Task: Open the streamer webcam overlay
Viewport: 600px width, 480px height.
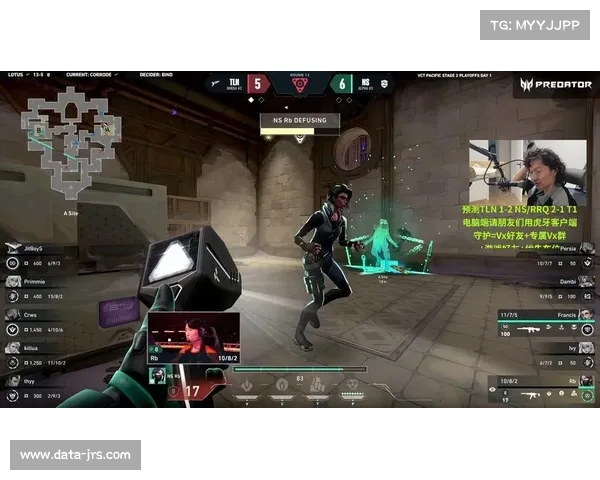Action: (527, 172)
